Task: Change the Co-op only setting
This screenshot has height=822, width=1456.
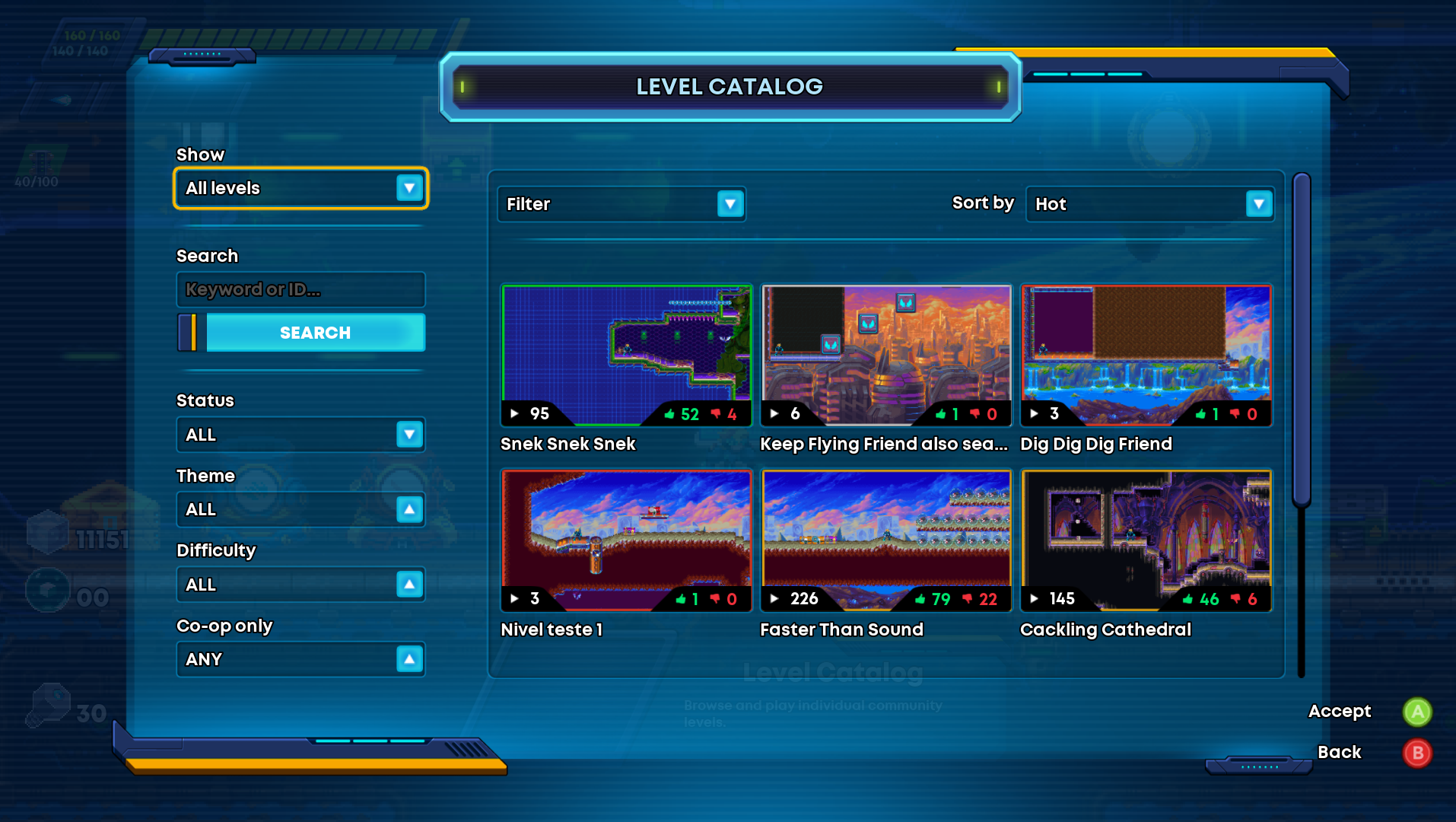Action: [300, 659]
